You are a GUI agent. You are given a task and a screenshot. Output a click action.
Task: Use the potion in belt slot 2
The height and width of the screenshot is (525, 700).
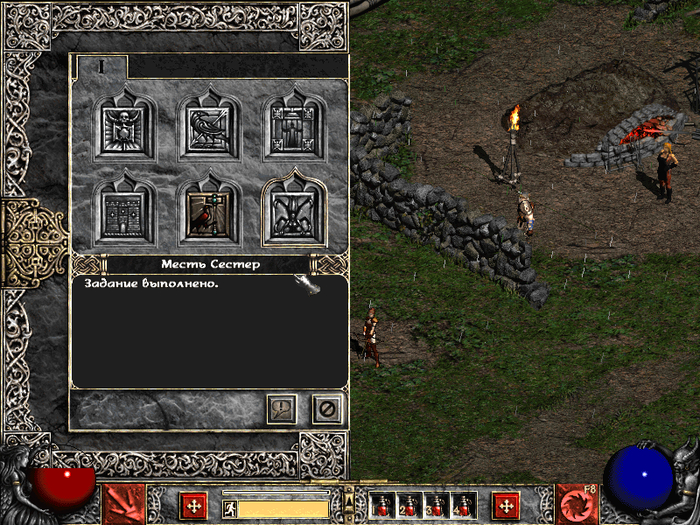[x=409, y=505]
